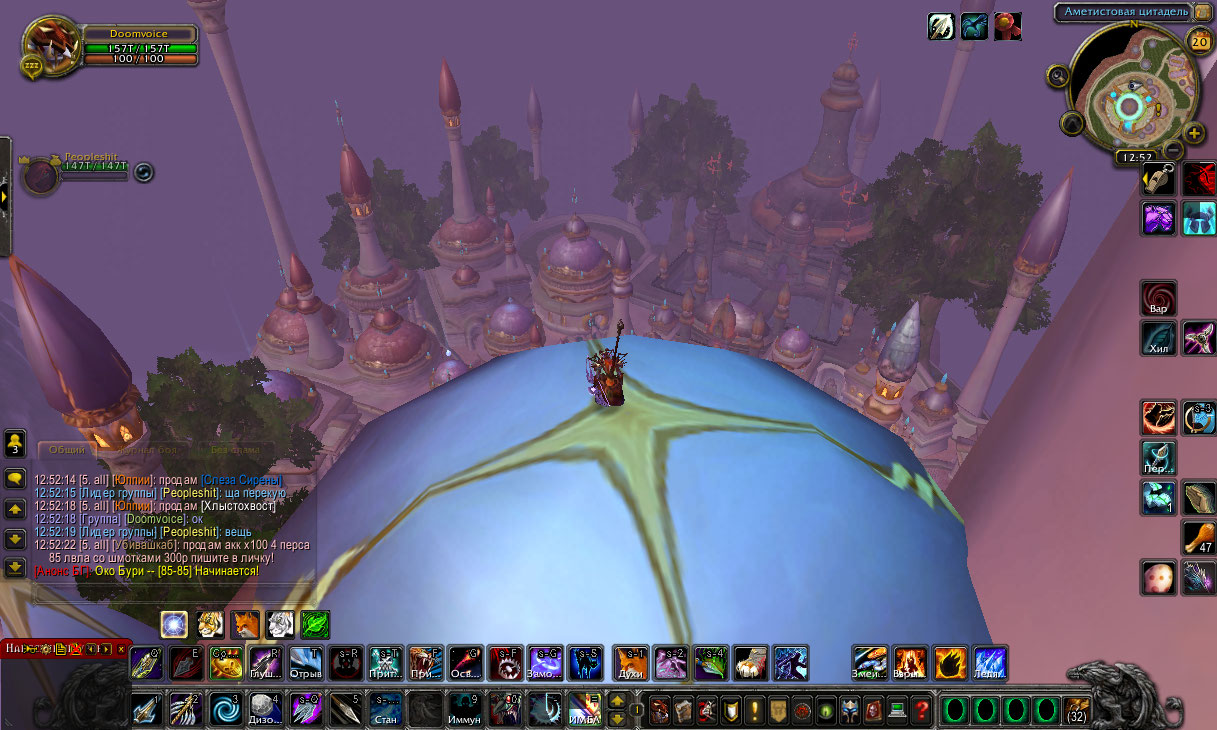Image resolution: width=1217 pixels, height=730 pixels.
Task: Use the Ледя ice trap ability
Action: (x=990, y=663)
